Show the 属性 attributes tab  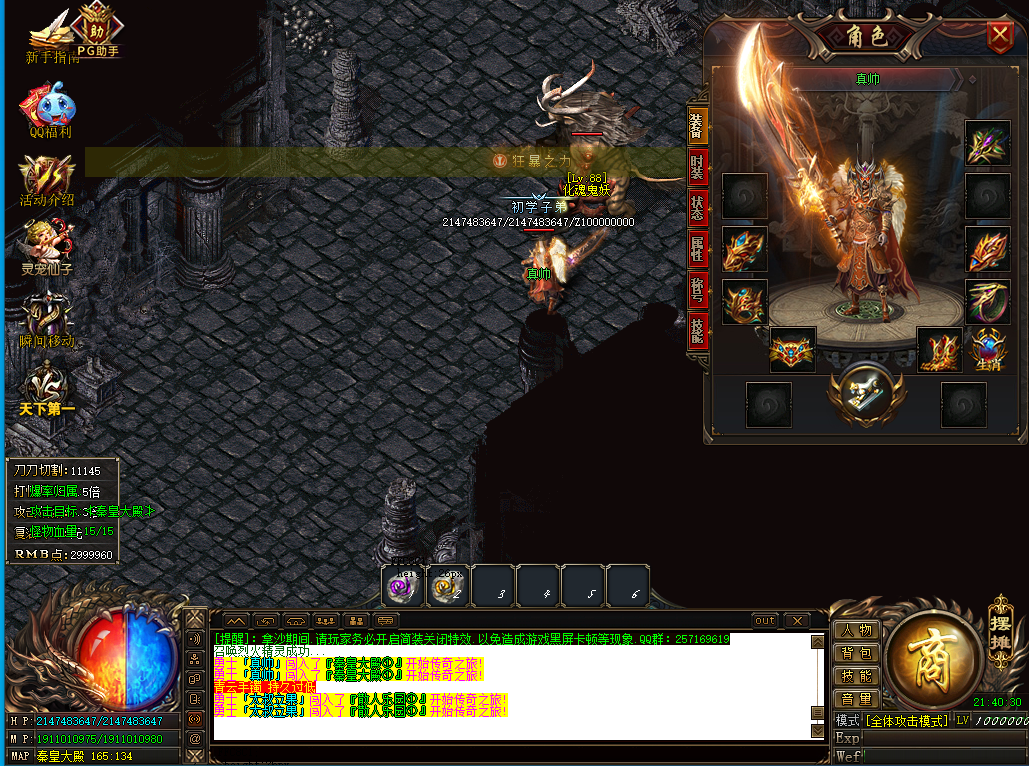point(697,249)
